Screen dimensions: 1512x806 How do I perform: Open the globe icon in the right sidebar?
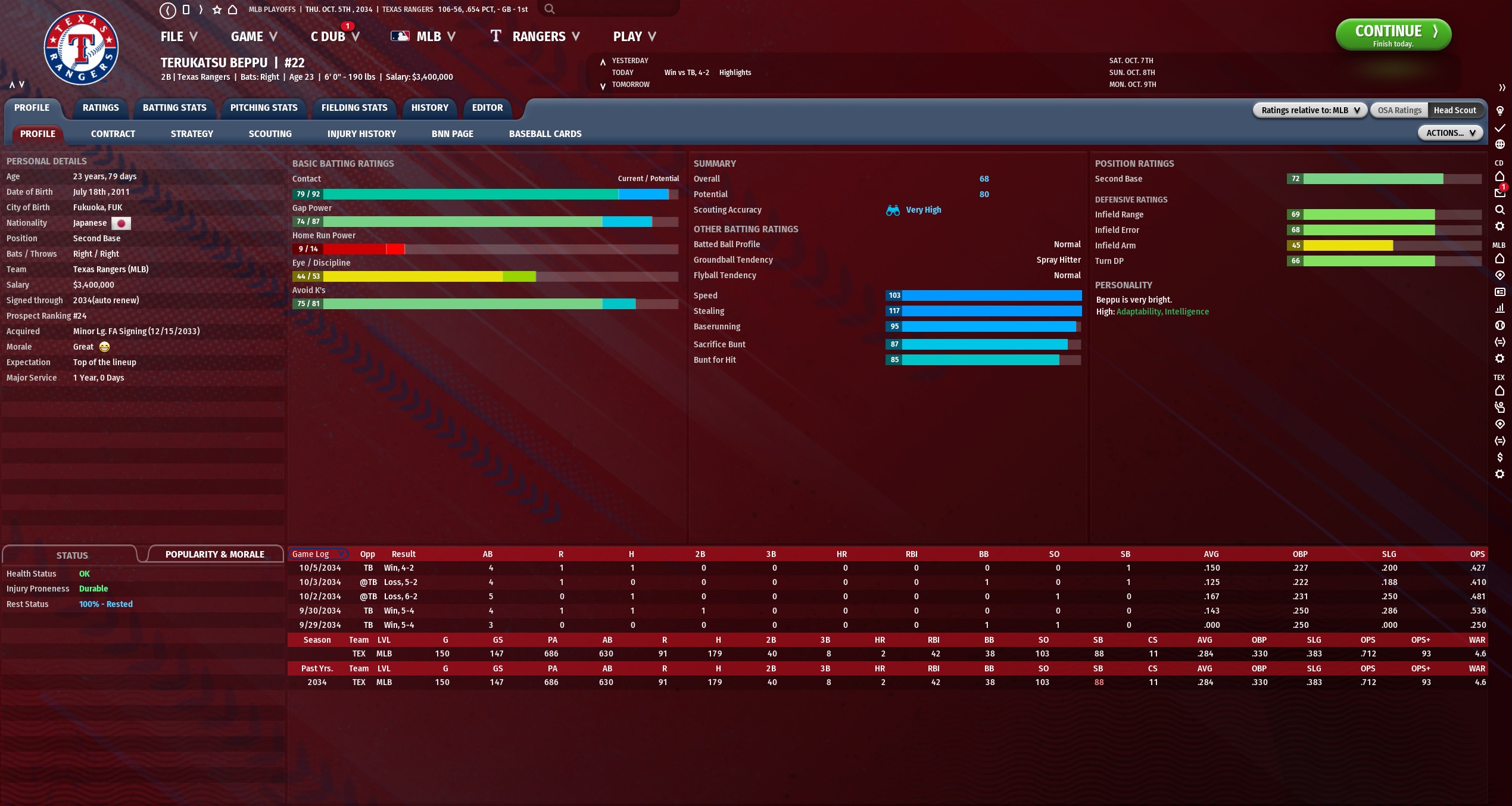[x=1500, y=143]
